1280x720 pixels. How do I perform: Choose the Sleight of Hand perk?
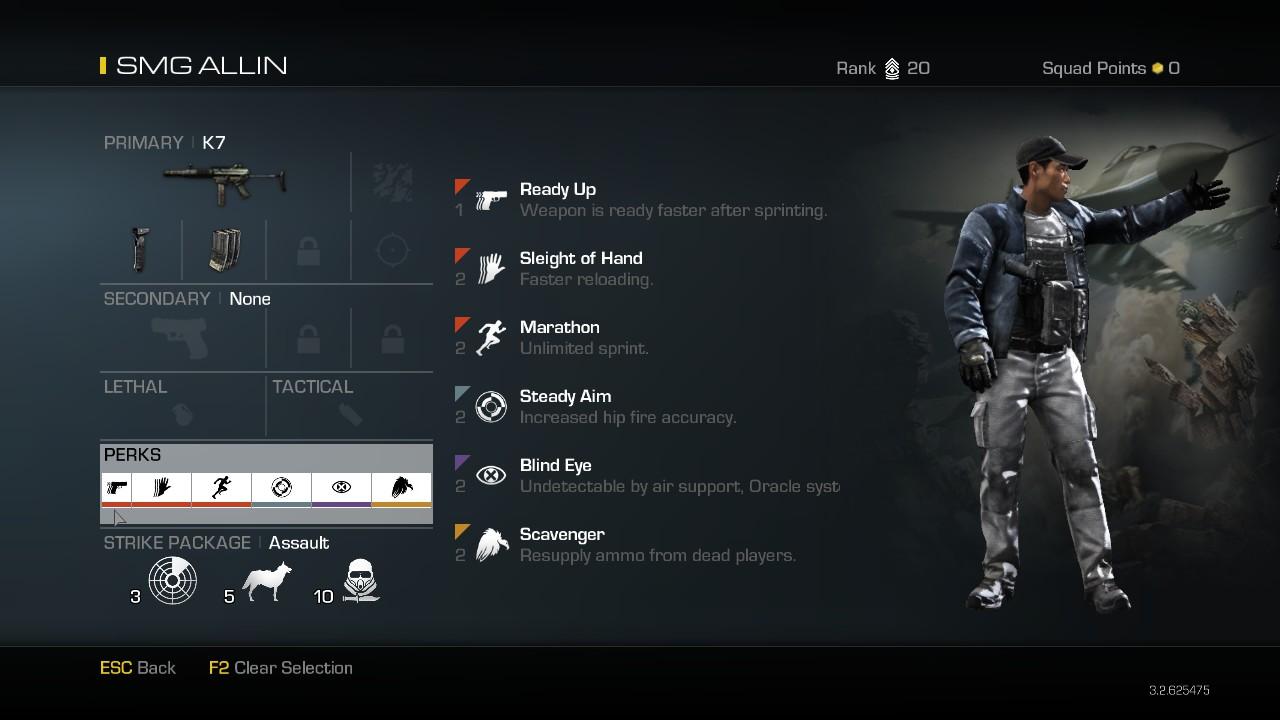580,259
